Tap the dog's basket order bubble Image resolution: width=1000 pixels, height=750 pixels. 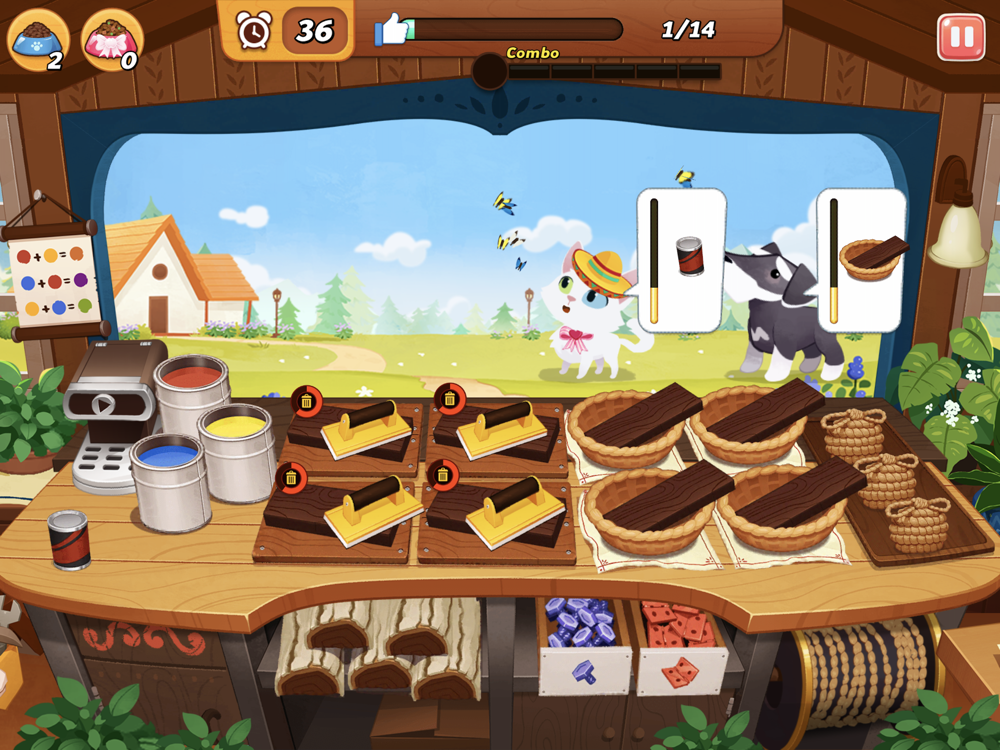862,260
